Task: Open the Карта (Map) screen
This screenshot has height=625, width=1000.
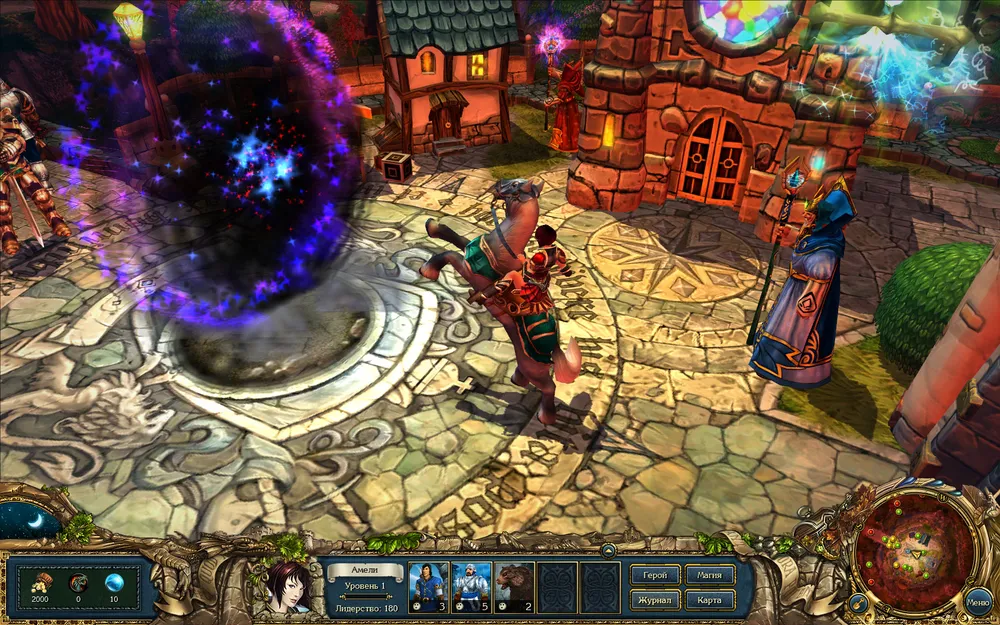Action: click(x=710, y=600)
